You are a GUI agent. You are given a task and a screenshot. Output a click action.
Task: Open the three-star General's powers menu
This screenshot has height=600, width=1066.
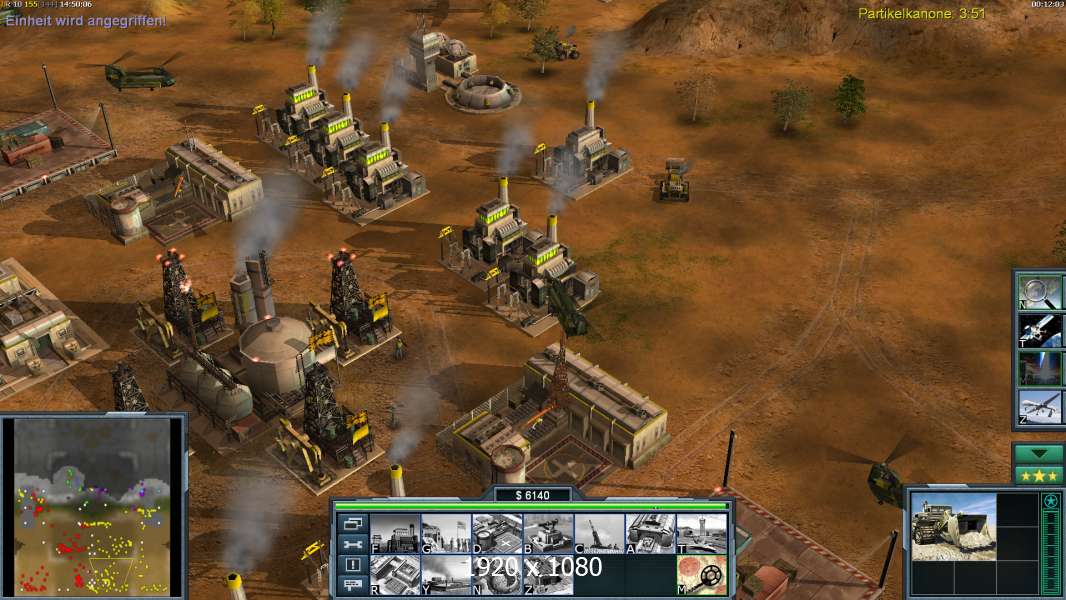click(1039, 475)
